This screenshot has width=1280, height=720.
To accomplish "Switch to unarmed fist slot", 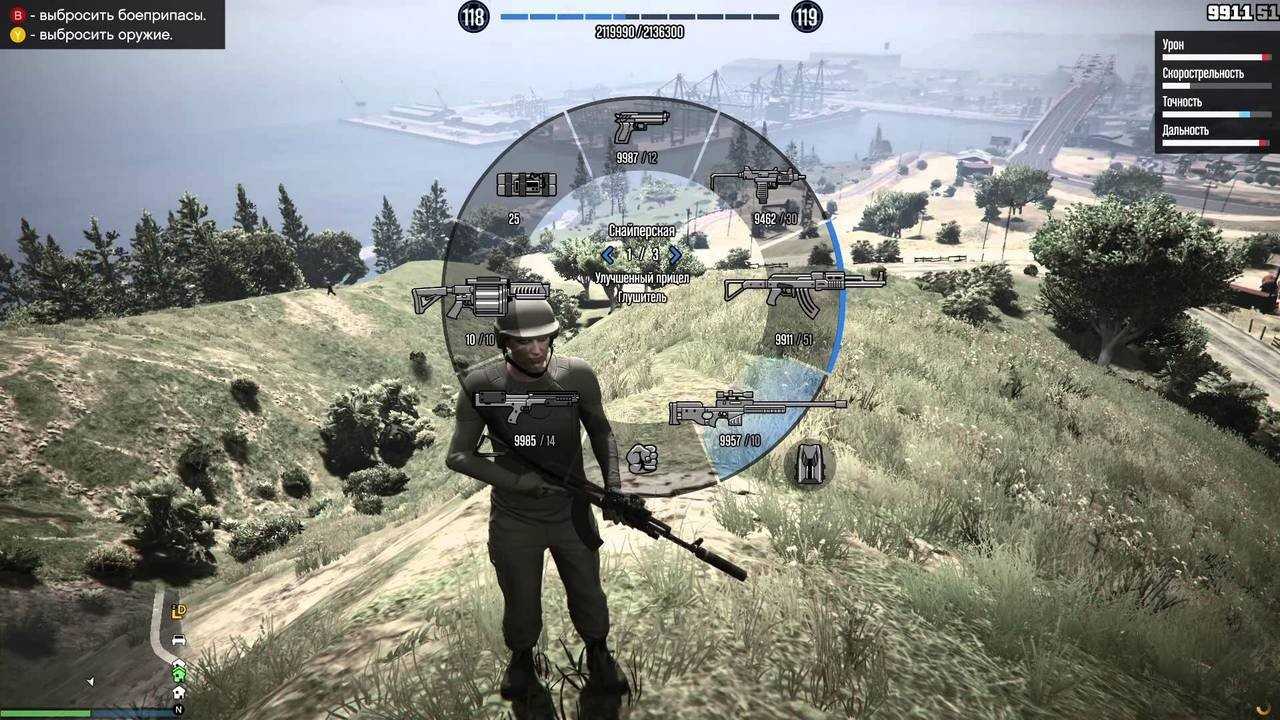I will (x=641, y=459).
